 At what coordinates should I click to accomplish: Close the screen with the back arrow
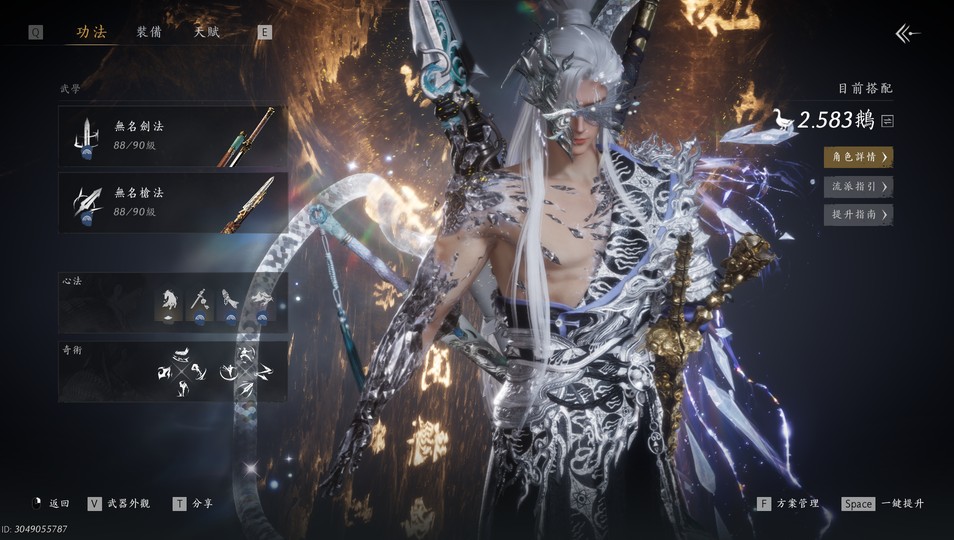(x=907, y=34)
